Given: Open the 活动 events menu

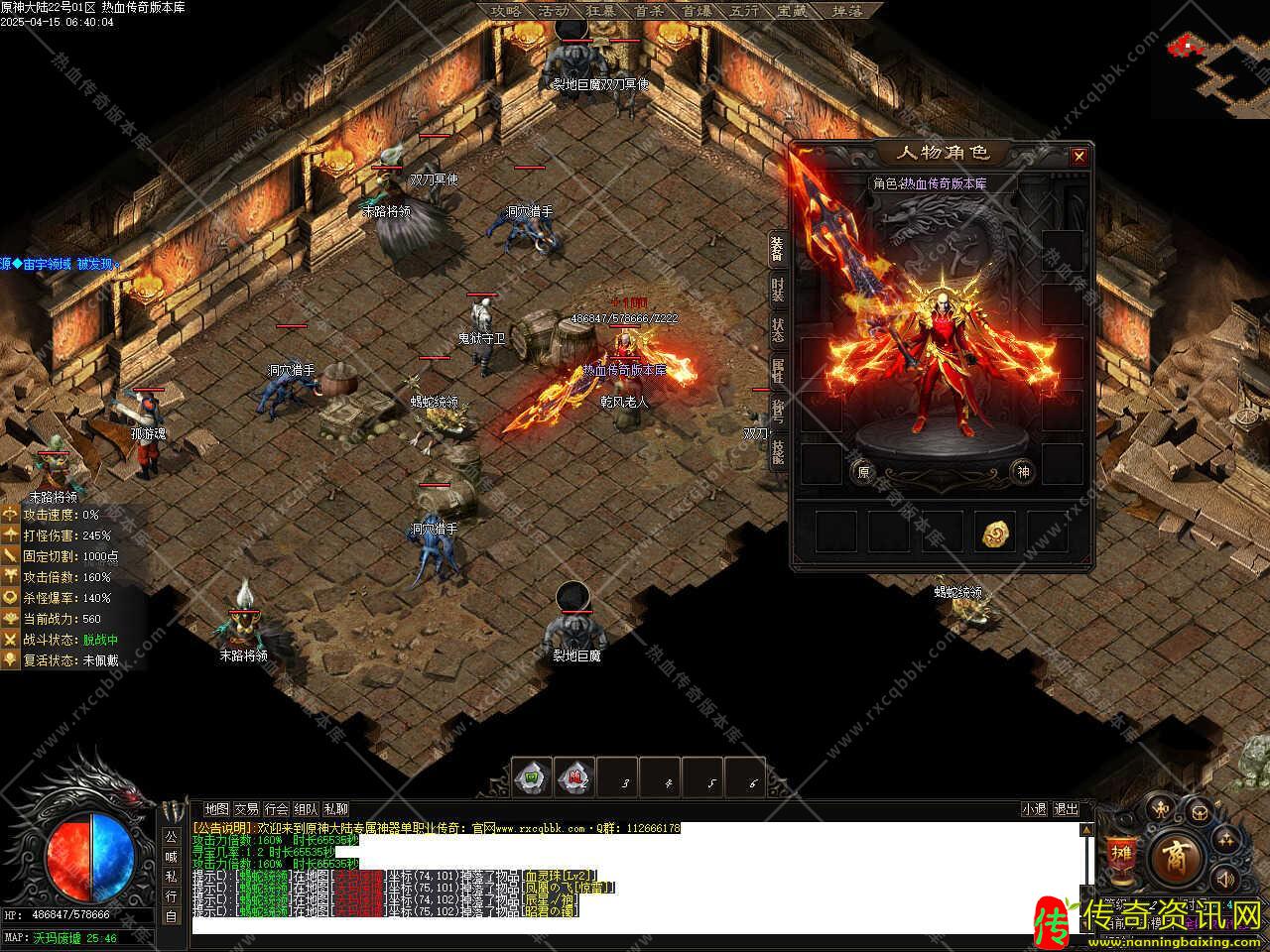Looking at the screenshot, I should (554, 11).
